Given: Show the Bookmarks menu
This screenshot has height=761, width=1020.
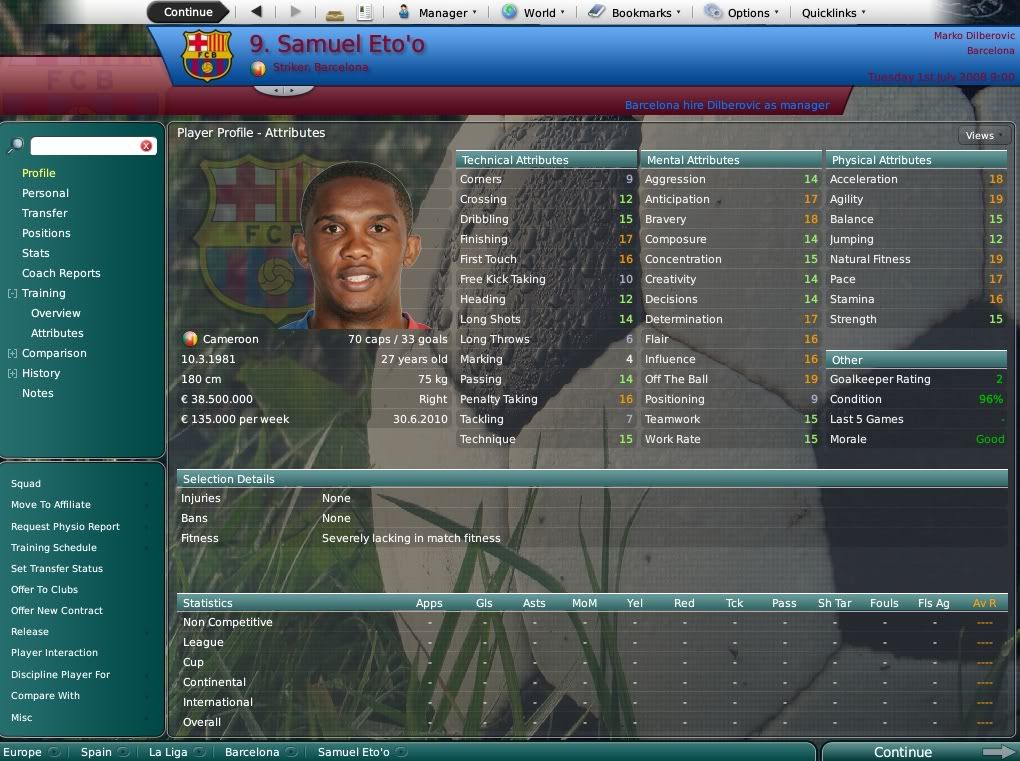Looking at the screenshot, I should coord(635,13).
